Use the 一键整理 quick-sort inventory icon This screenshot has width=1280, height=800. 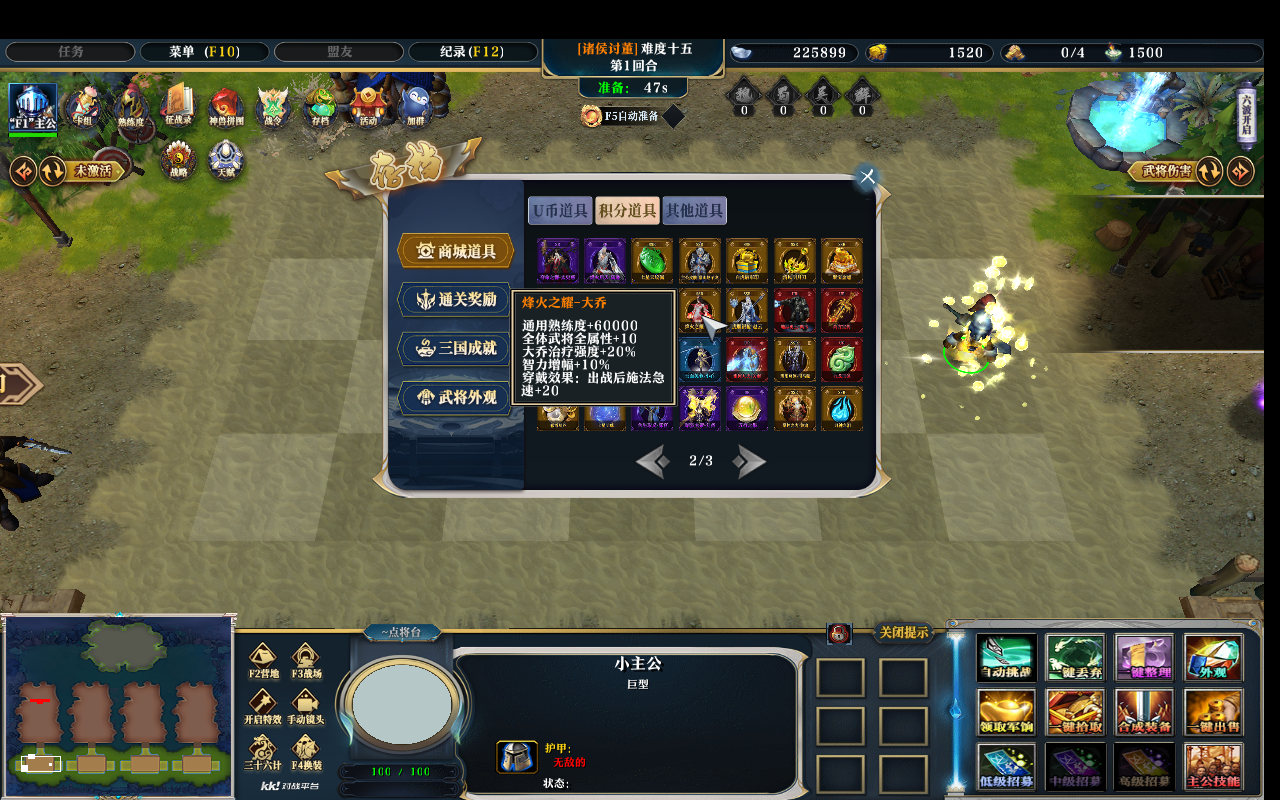pos(1145,656)
